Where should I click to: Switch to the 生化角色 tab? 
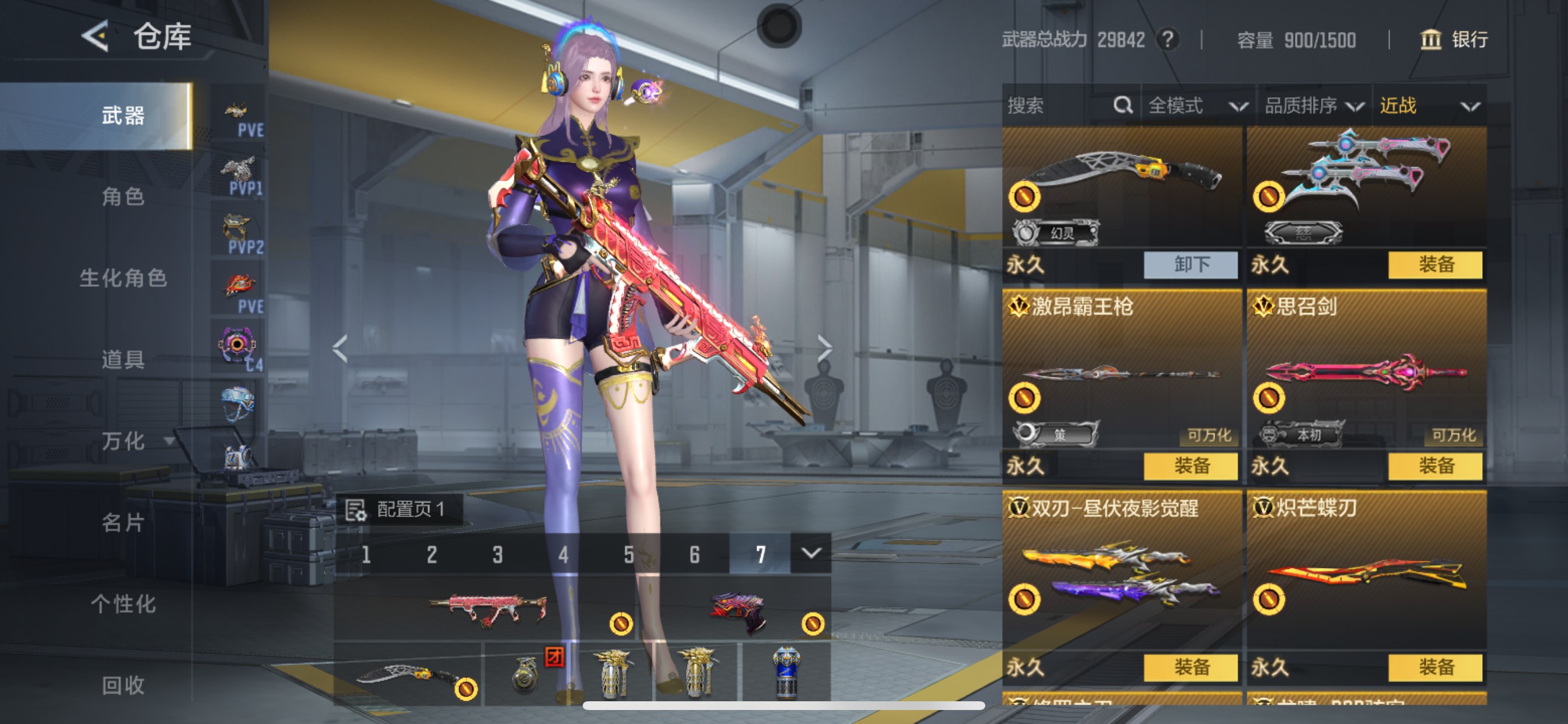pyautogui.click(x=123, y=278)
